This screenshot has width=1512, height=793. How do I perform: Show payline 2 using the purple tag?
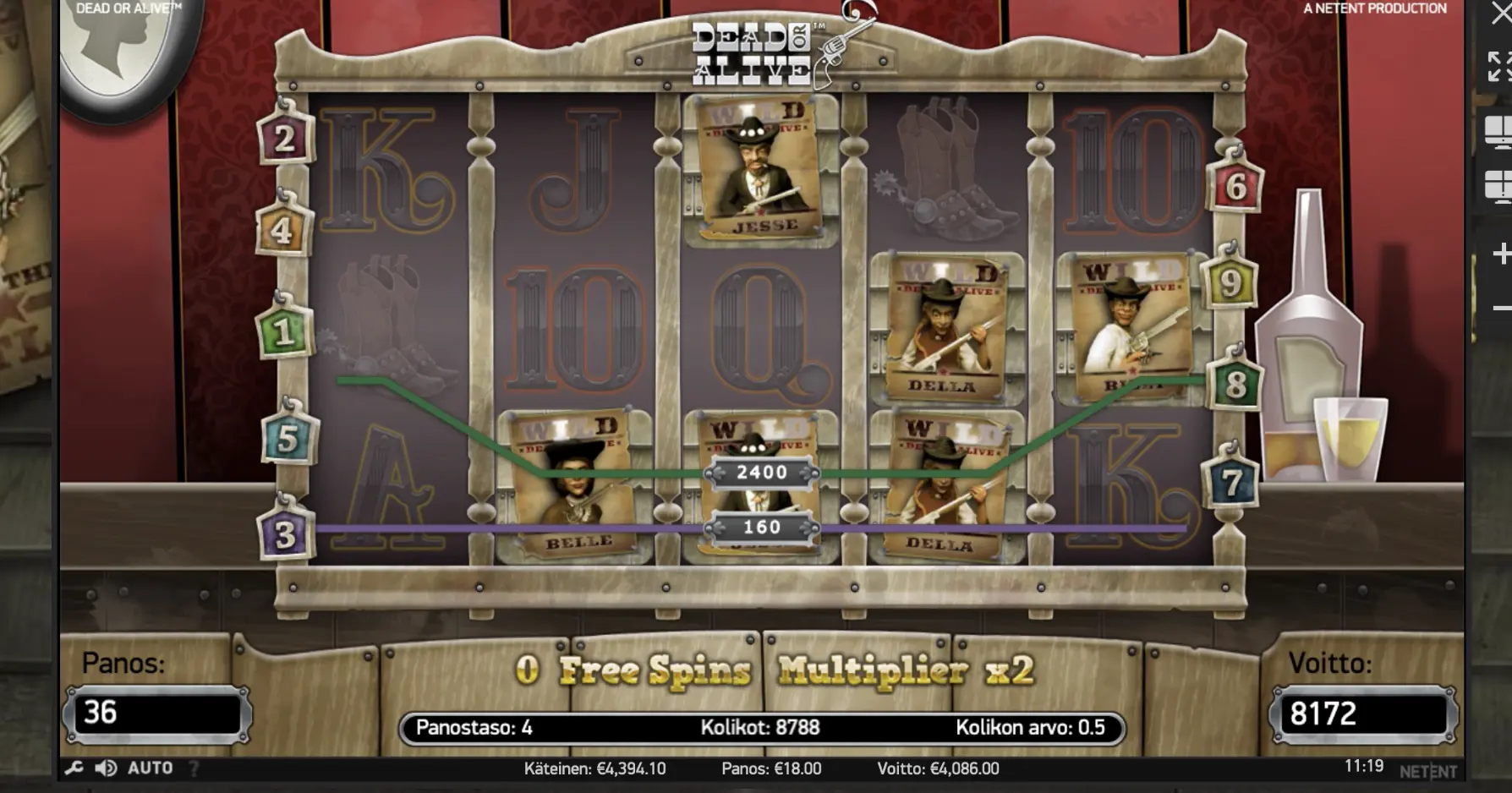[x=285, y=139]
